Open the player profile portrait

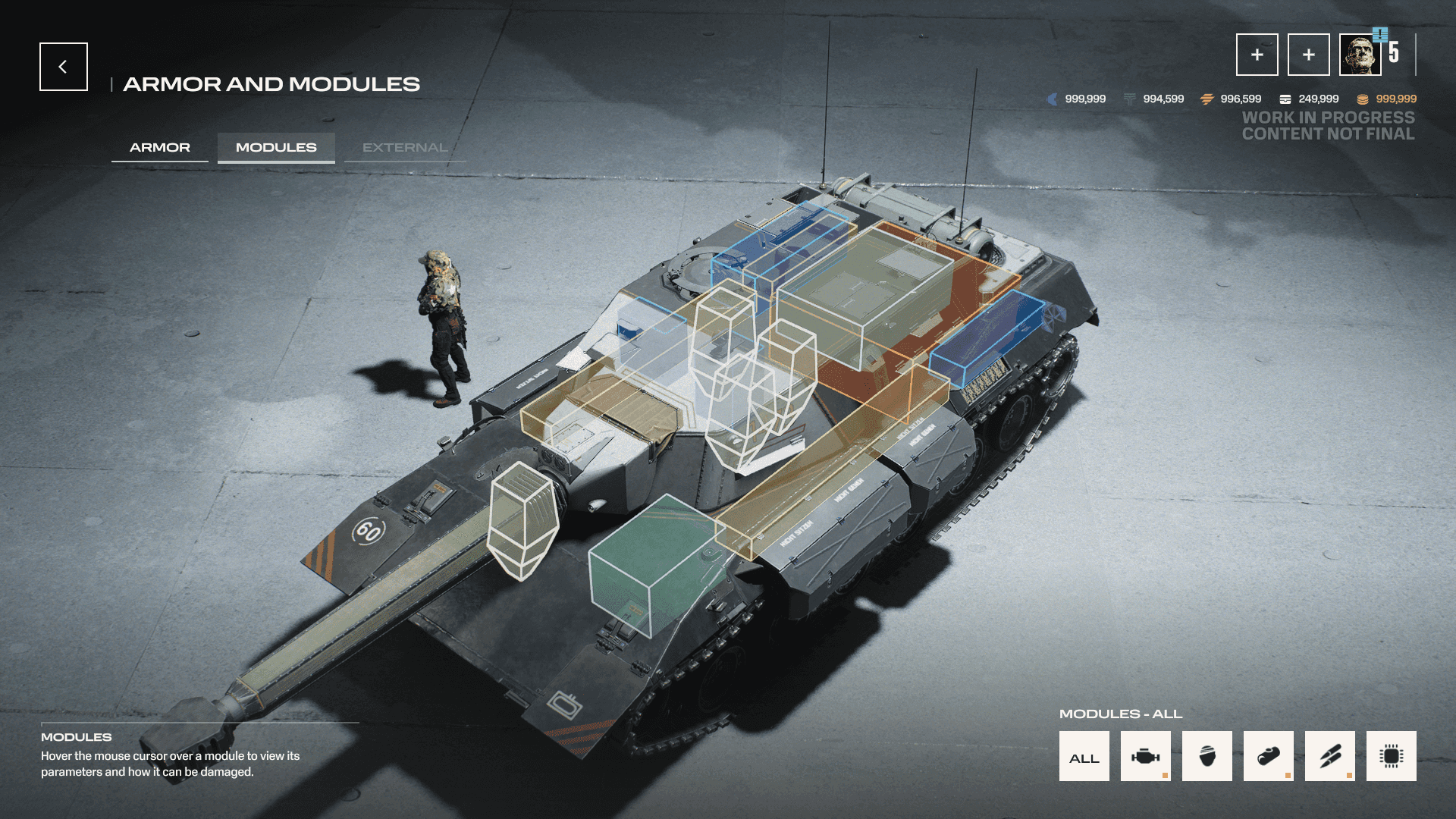[x=1360, y=55]
